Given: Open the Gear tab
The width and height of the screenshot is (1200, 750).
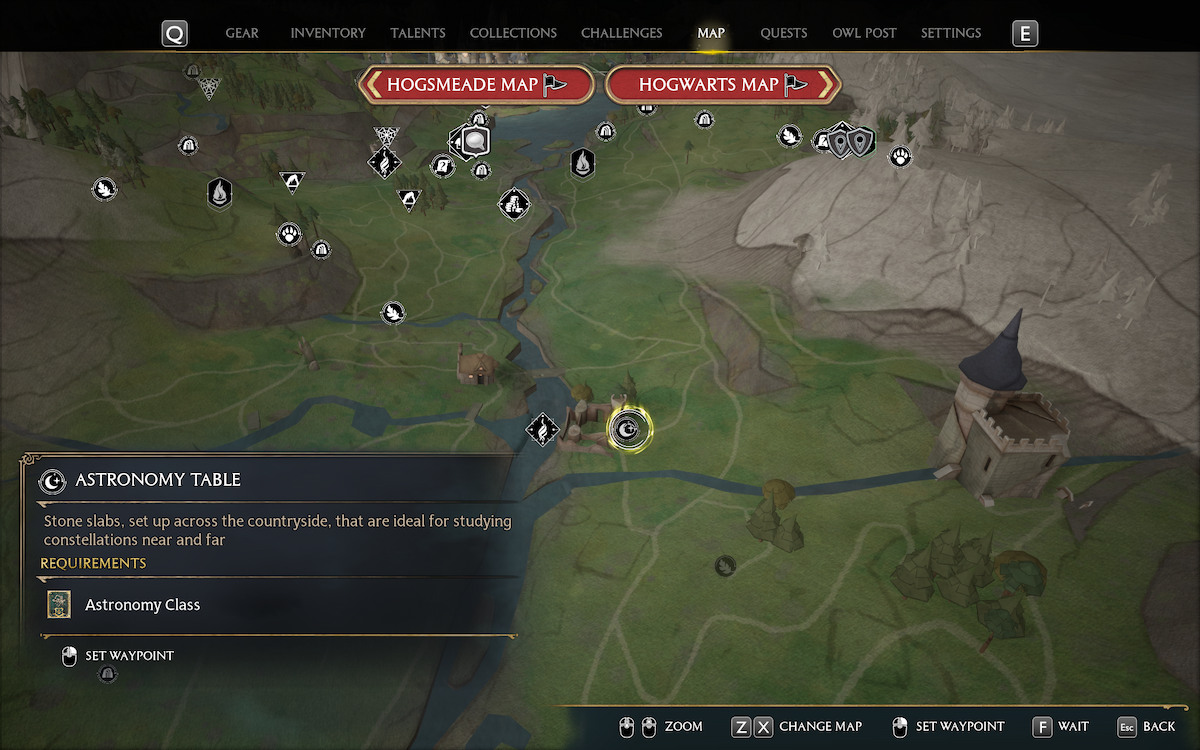Looking at the screenshot, I should pyautogui.click(x=242, y=33).
